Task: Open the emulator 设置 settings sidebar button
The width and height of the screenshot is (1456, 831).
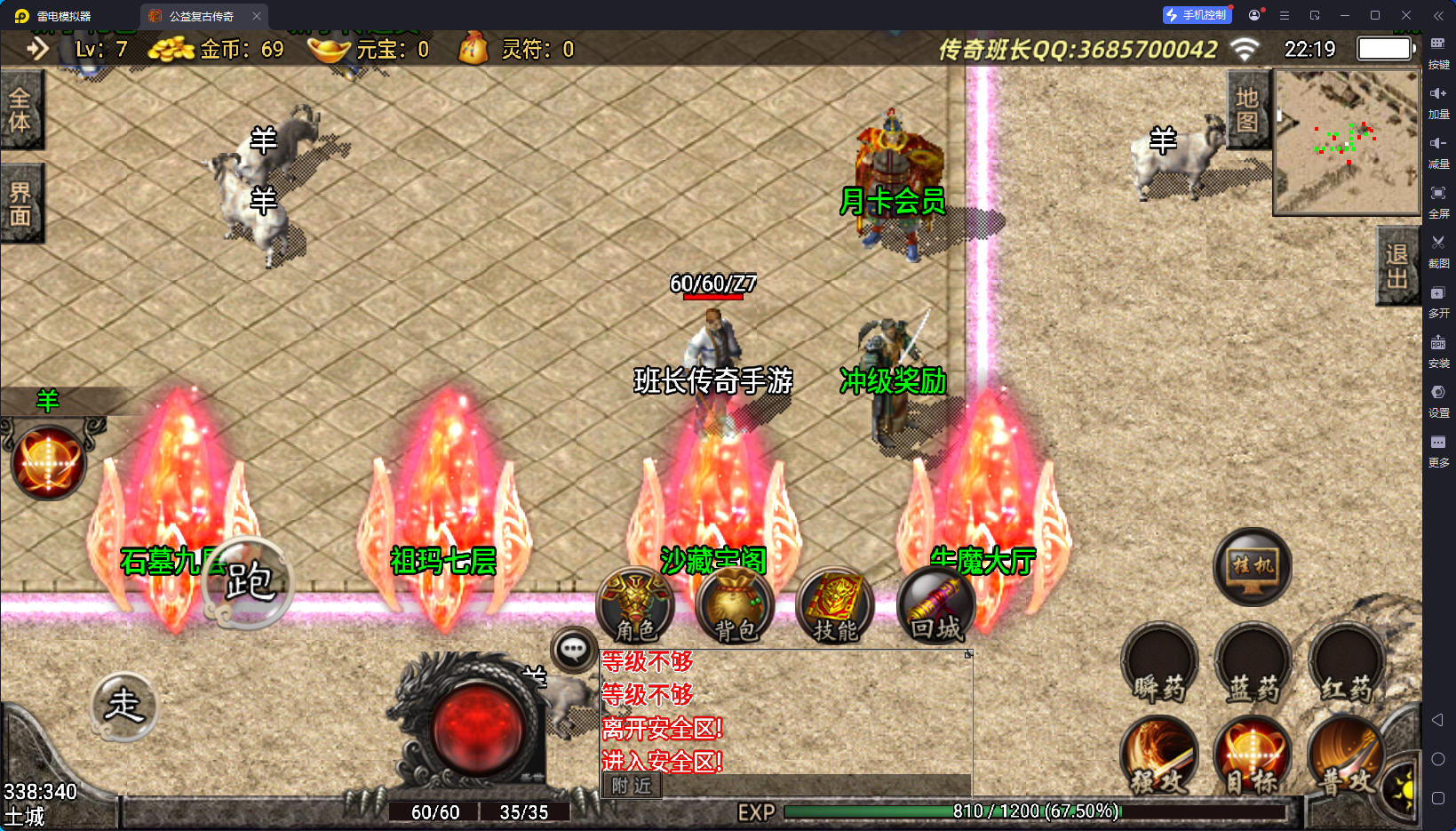Action: (1438, 399)
